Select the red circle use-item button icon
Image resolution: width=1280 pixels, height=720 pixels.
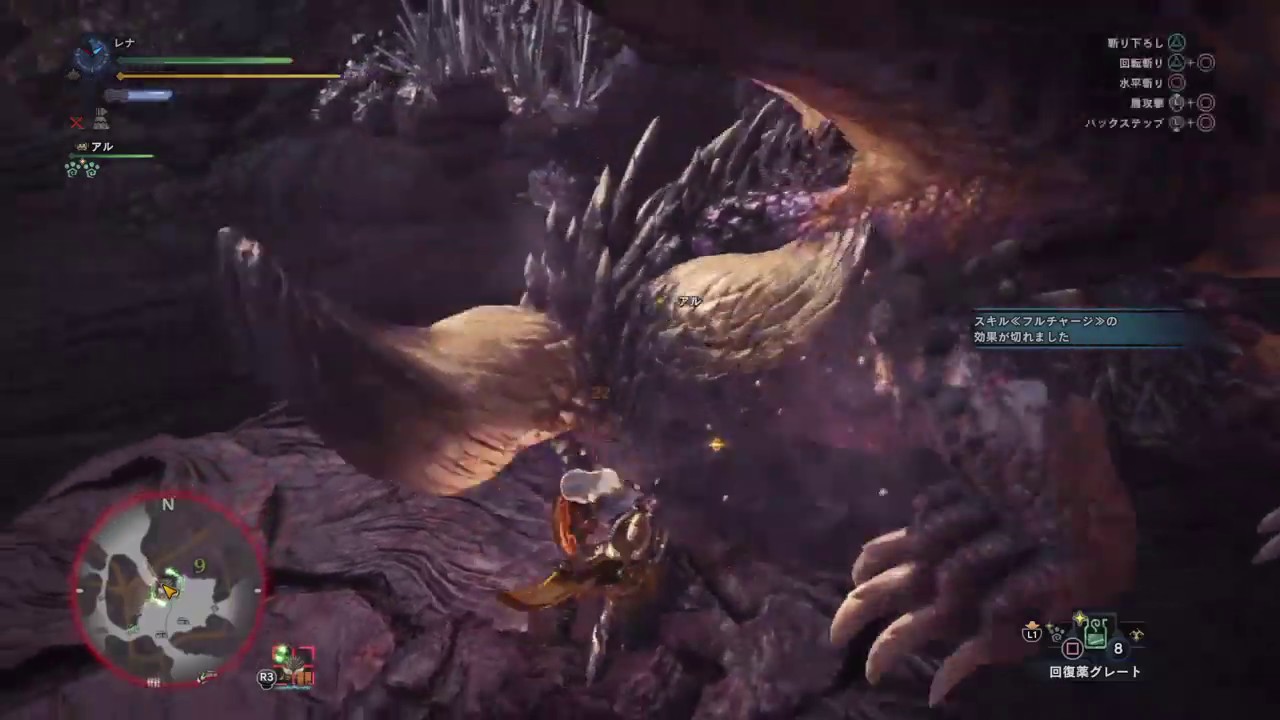pos(1072,649)
